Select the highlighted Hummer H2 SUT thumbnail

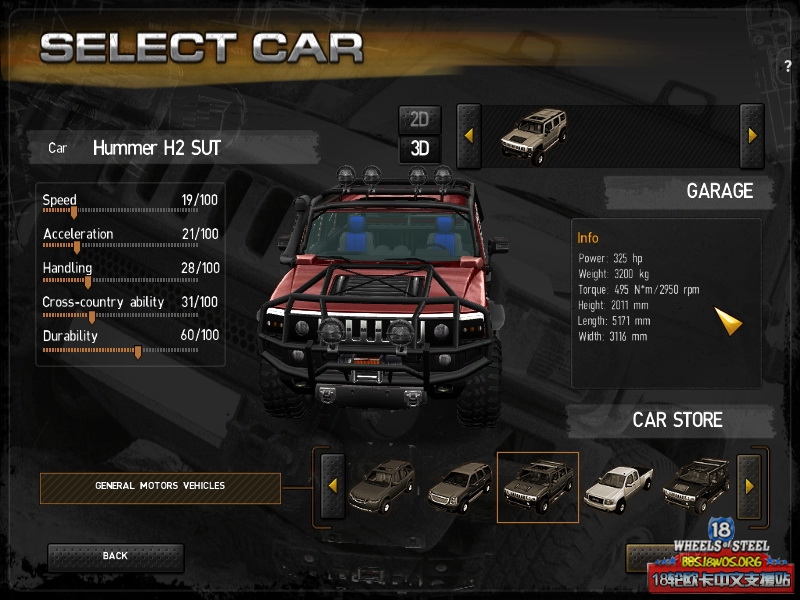coord(538,487)
